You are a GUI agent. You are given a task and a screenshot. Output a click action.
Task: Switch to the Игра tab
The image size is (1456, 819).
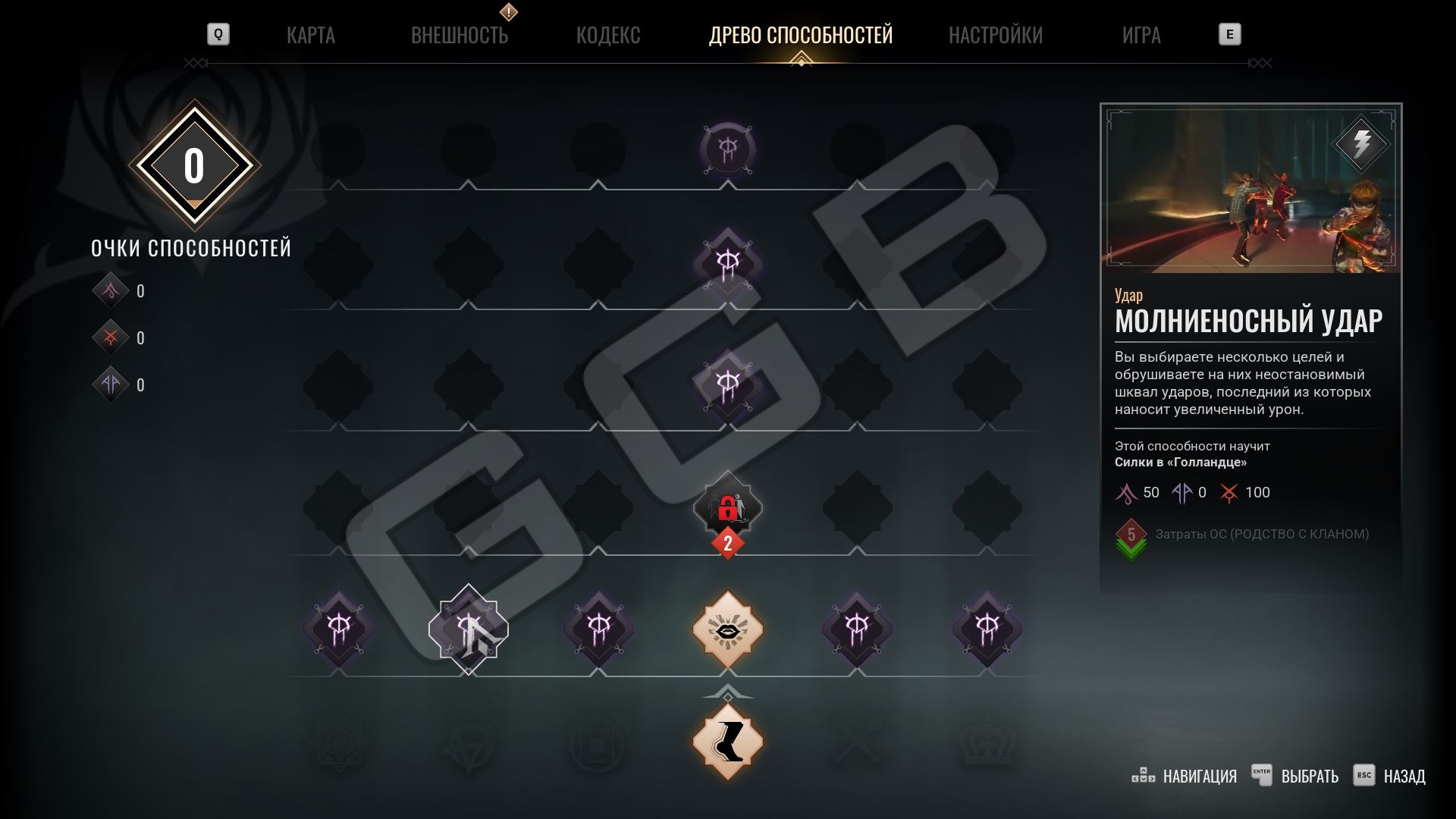tap(1141, 35)
